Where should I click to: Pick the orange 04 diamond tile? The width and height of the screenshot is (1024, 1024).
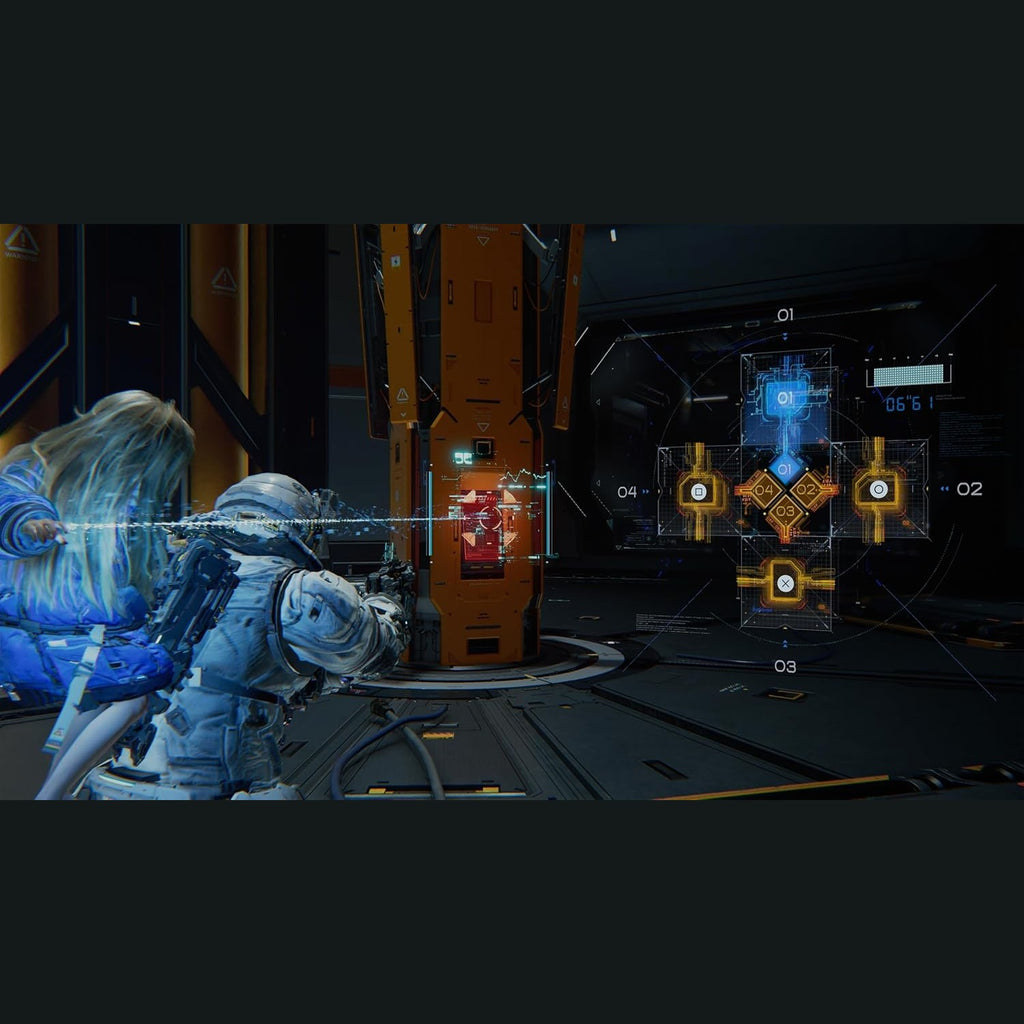(763, 490)
